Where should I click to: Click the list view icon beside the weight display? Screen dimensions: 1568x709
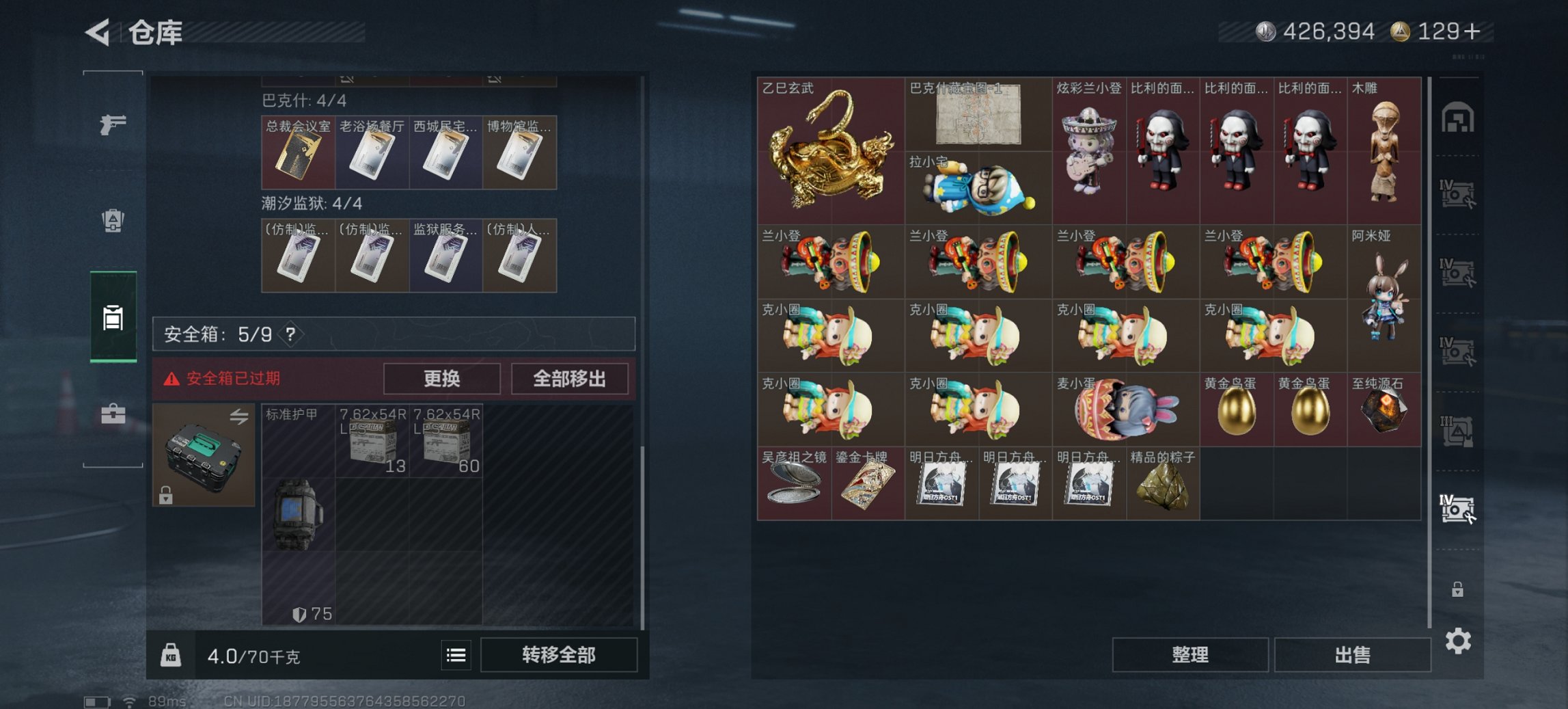coord(455,654)
